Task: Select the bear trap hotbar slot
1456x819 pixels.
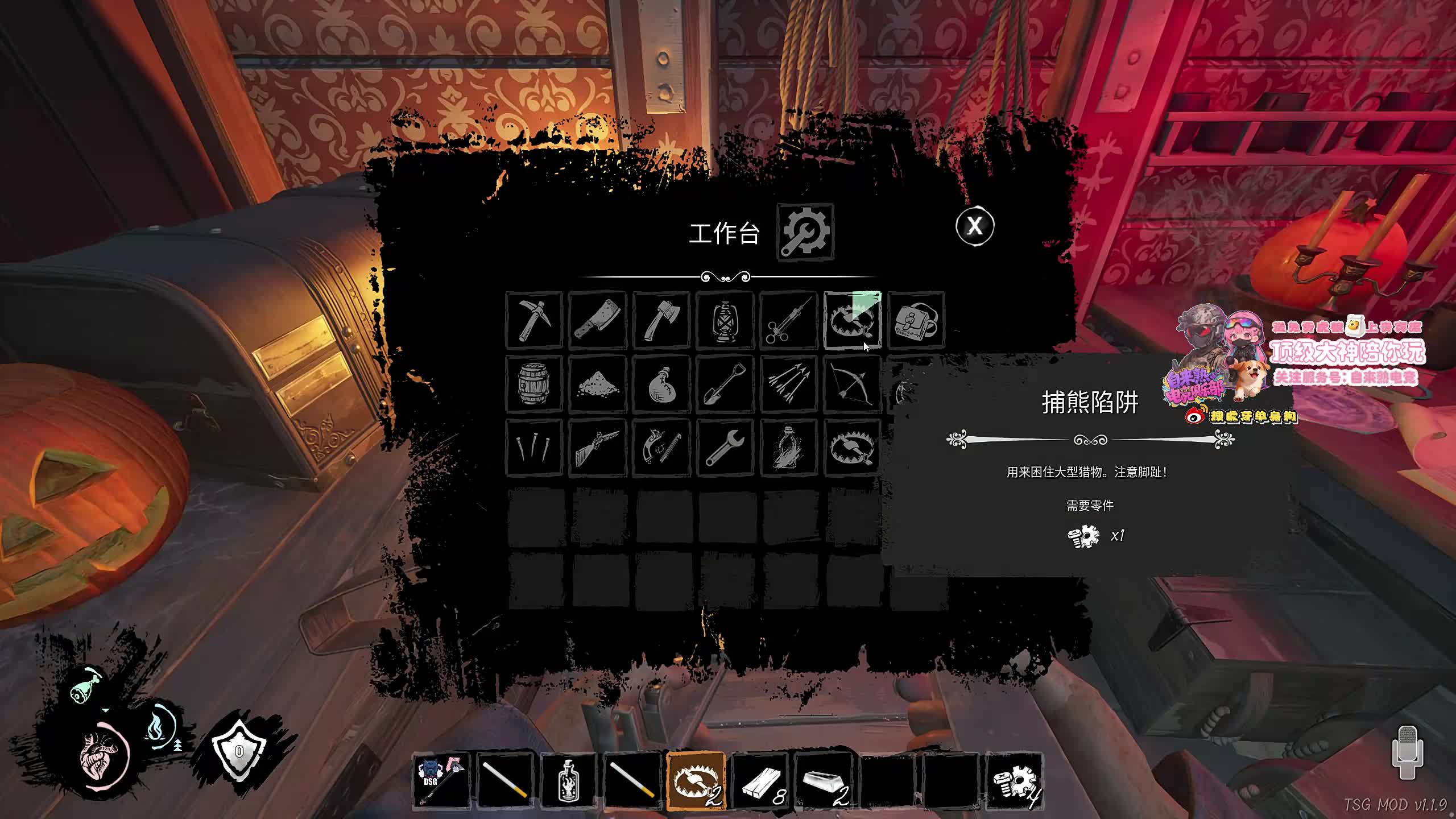Action: [x=696, y=781]
